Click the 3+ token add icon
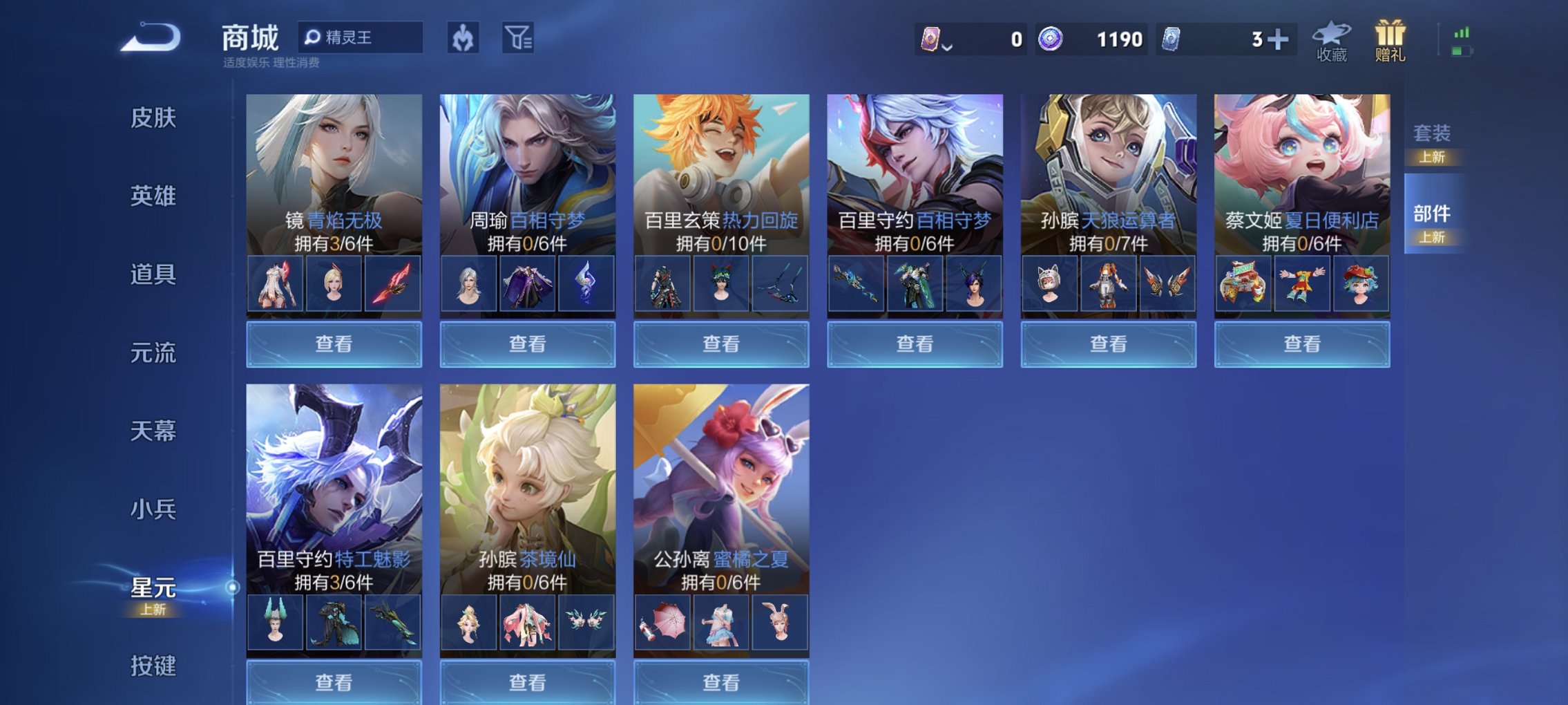The height and width of the screenshot is (705, 1568). click(x=1279, y=39)
